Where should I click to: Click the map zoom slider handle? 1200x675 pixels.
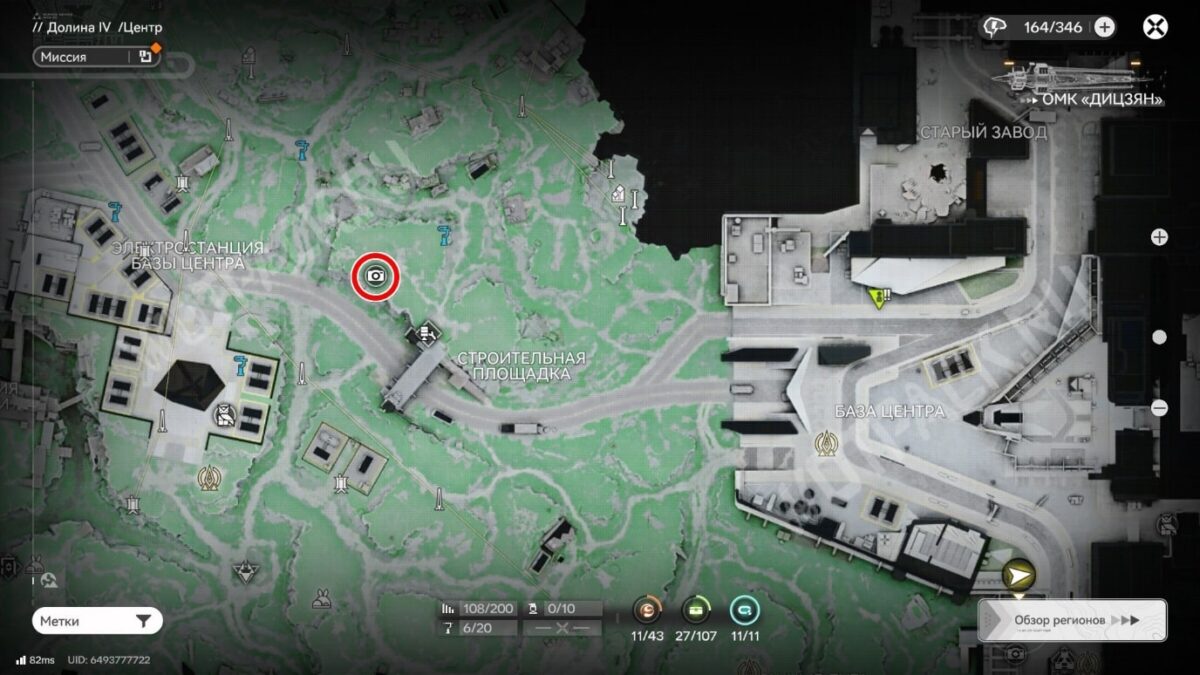(1159, 337)
